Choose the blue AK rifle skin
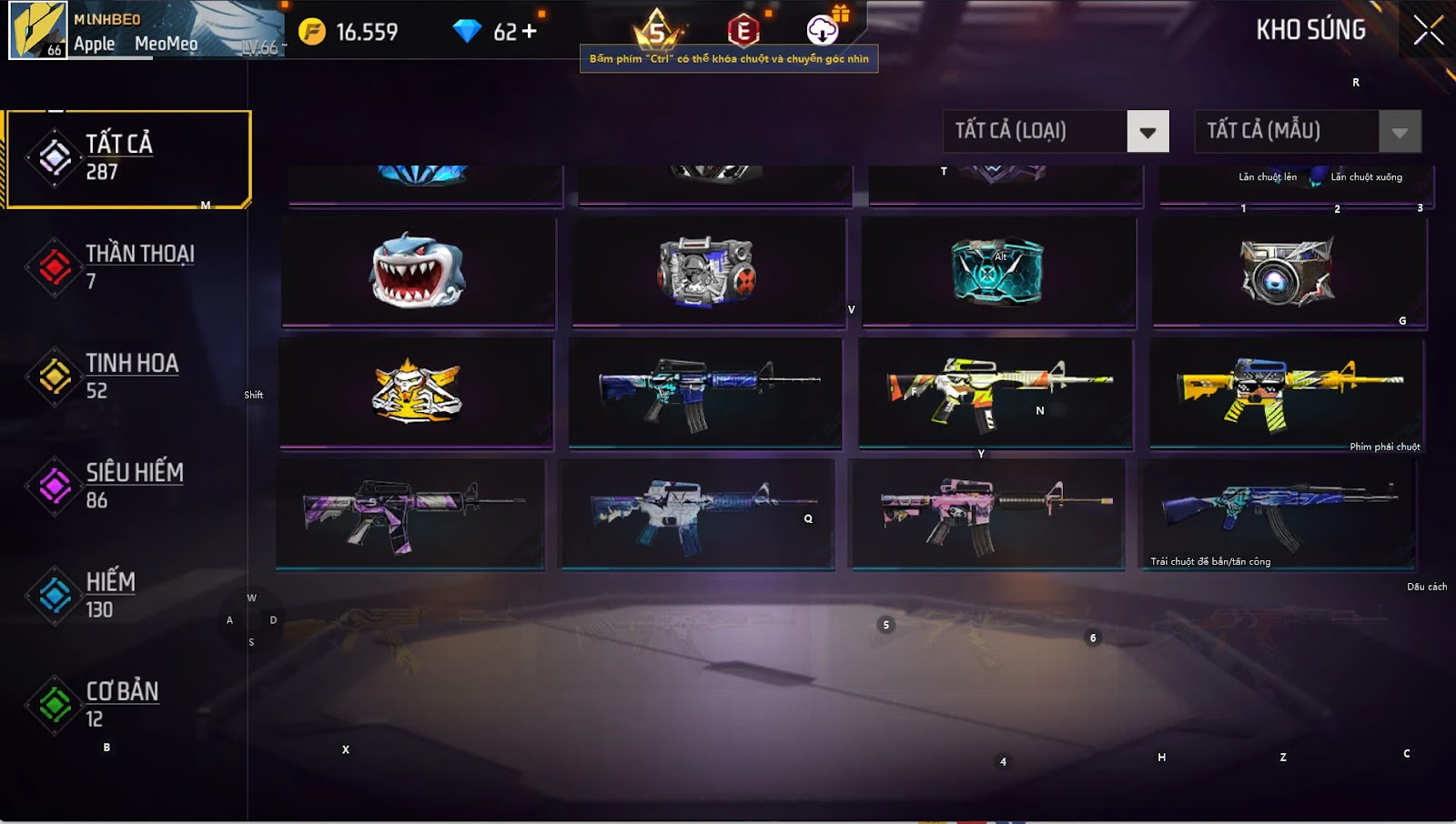 [x=1279, y=514]
